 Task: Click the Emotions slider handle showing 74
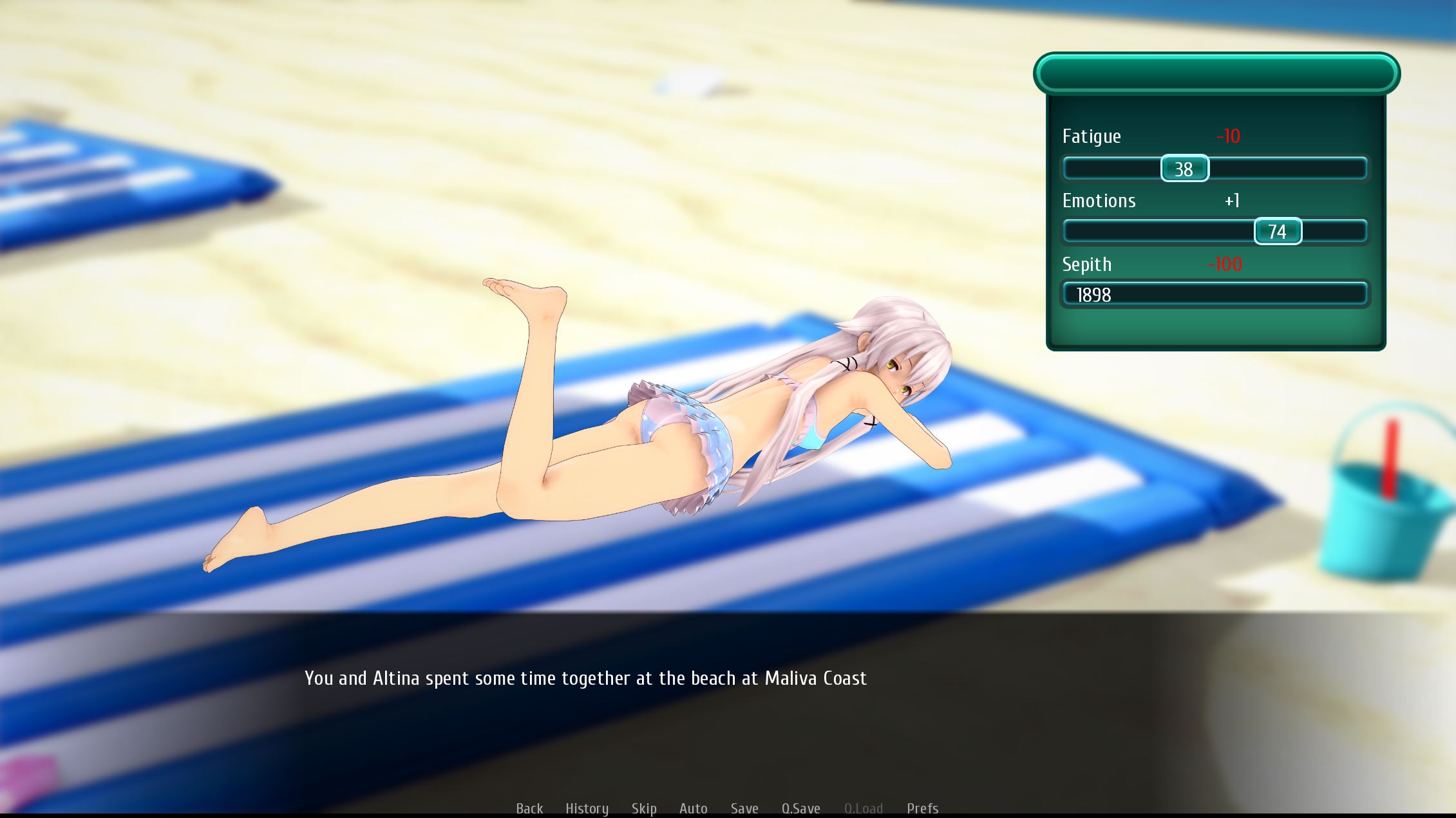tap(1278, 231)
